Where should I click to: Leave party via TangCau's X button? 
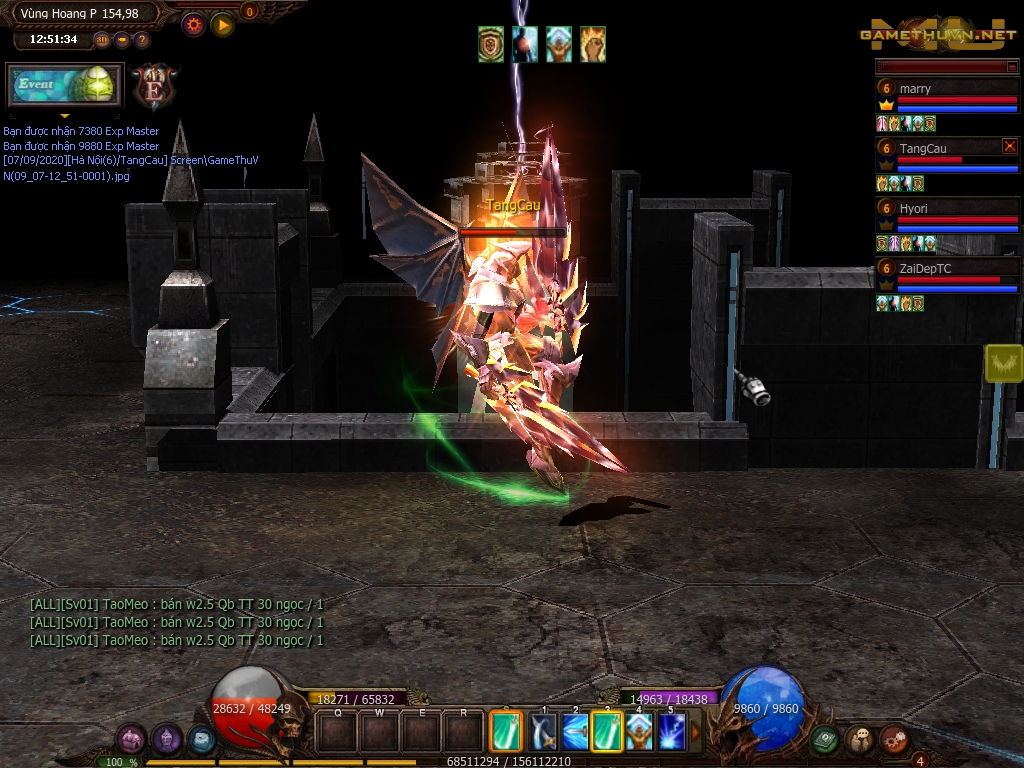1009,146
